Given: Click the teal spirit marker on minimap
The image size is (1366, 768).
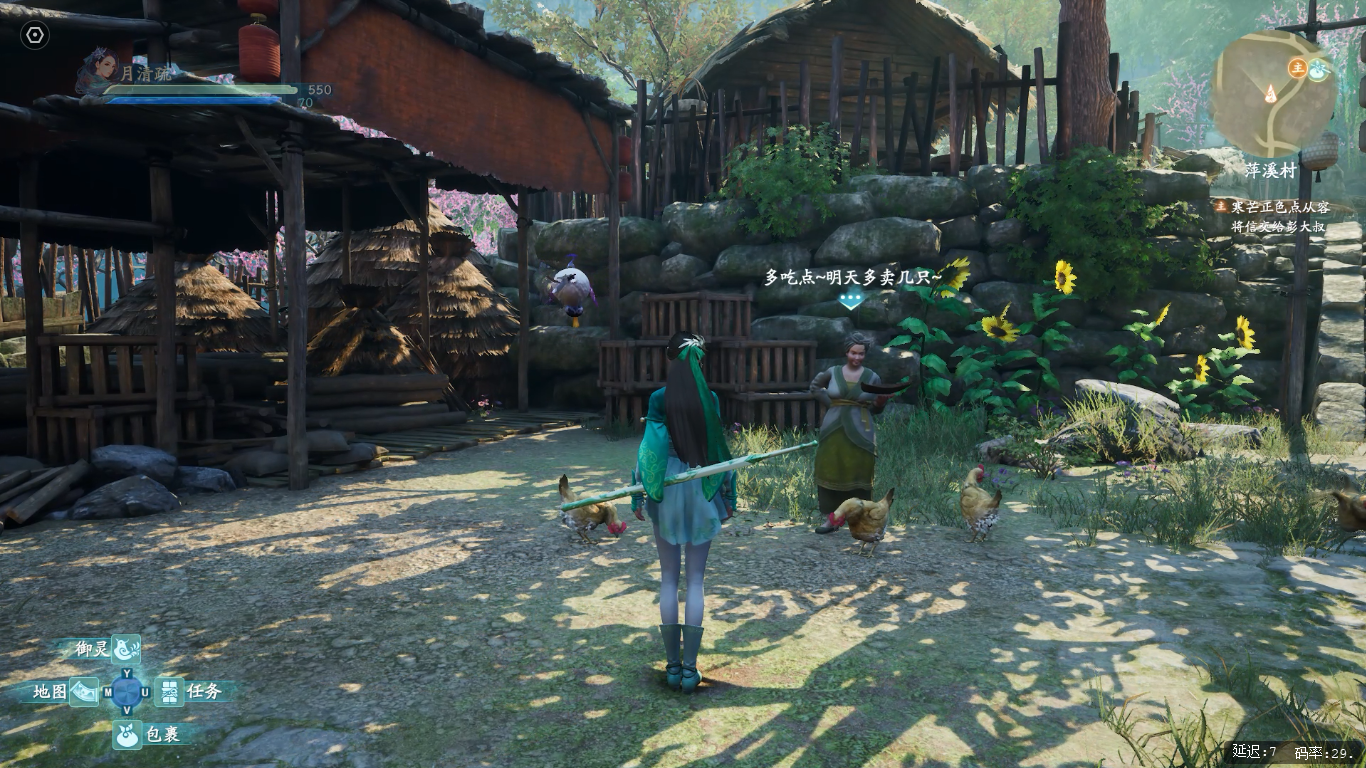Looking at the screenshot, I should [1318, 69].
